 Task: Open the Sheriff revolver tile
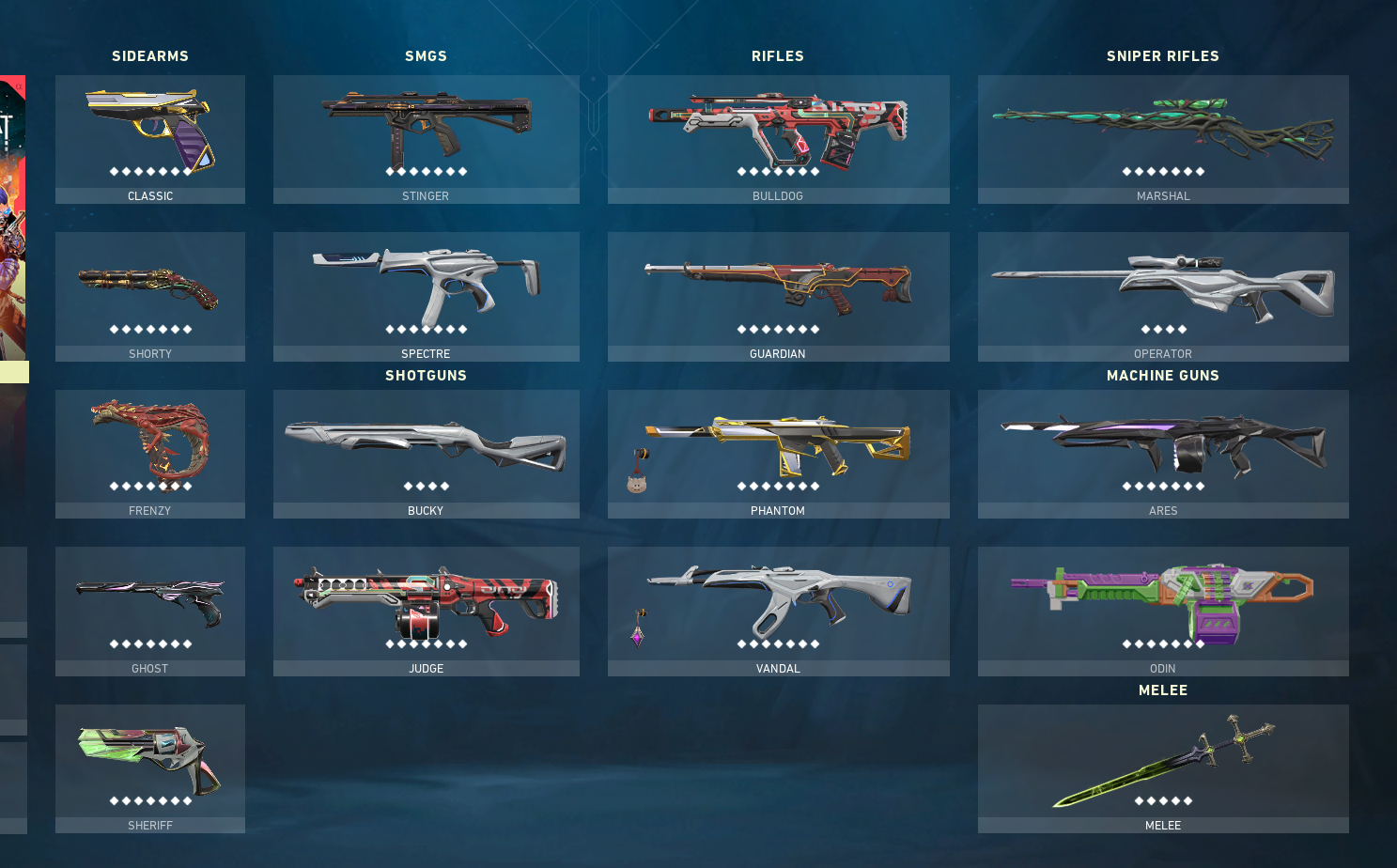150,767
